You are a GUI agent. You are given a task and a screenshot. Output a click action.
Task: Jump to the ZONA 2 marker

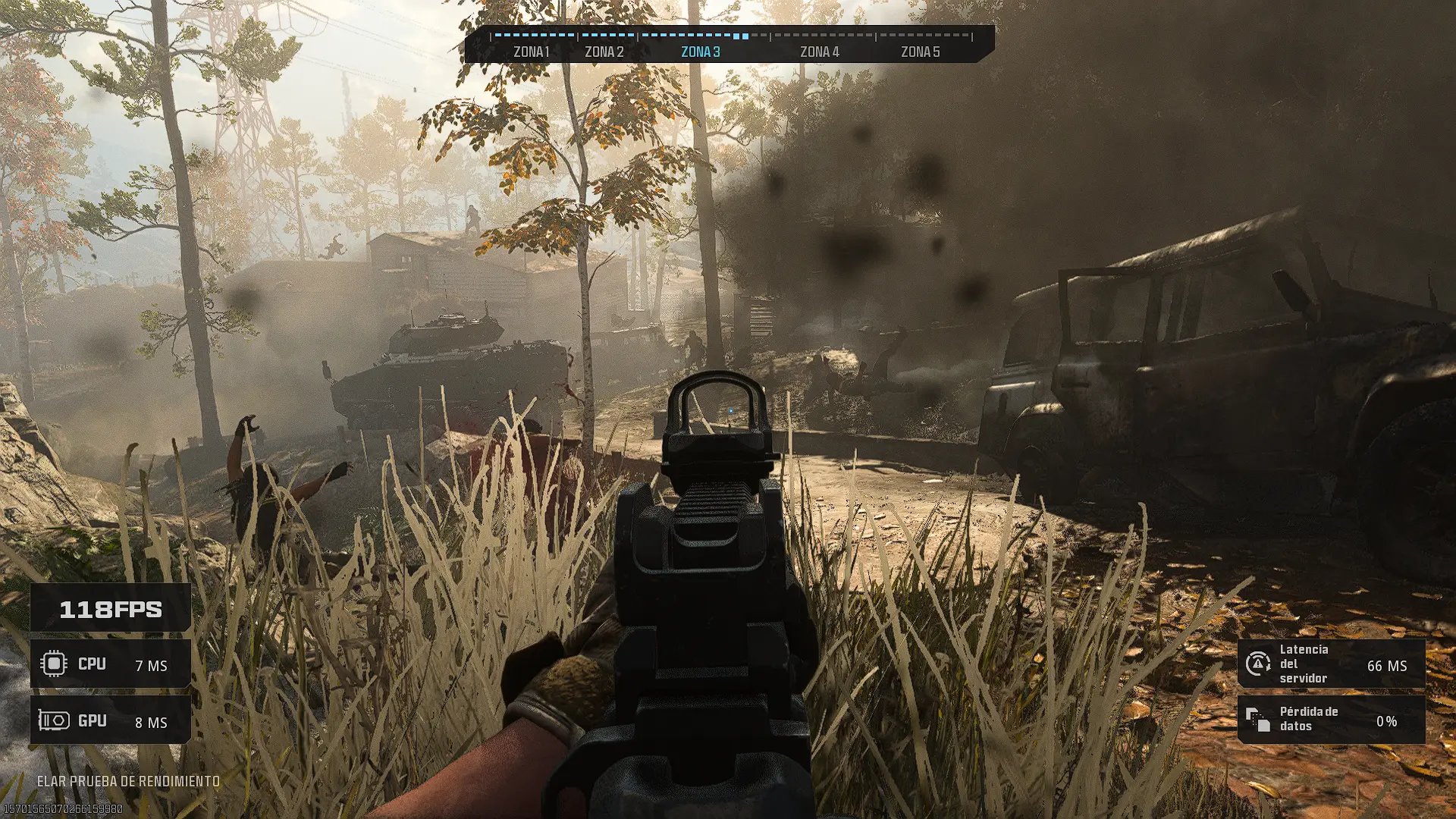(604, 52)
